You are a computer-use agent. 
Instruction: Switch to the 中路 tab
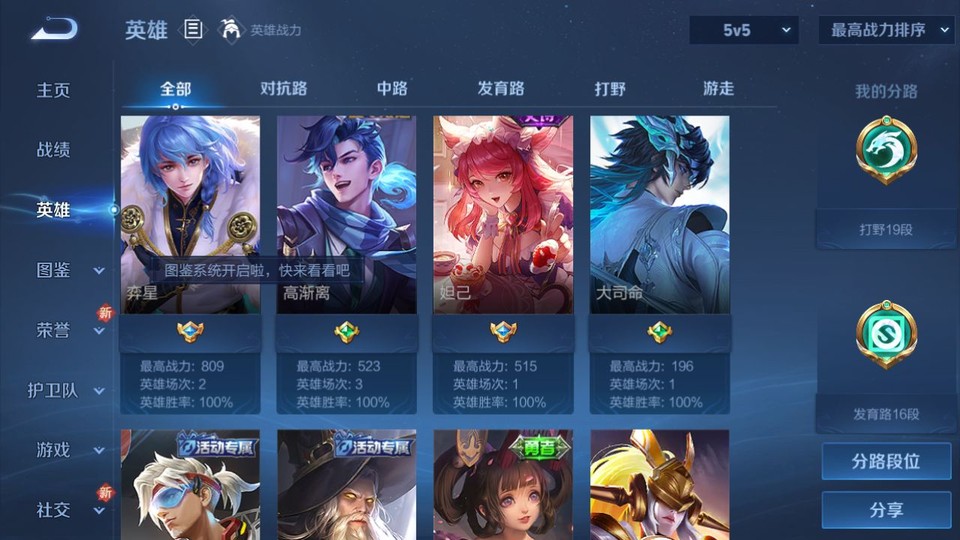(x=392, y=89)
